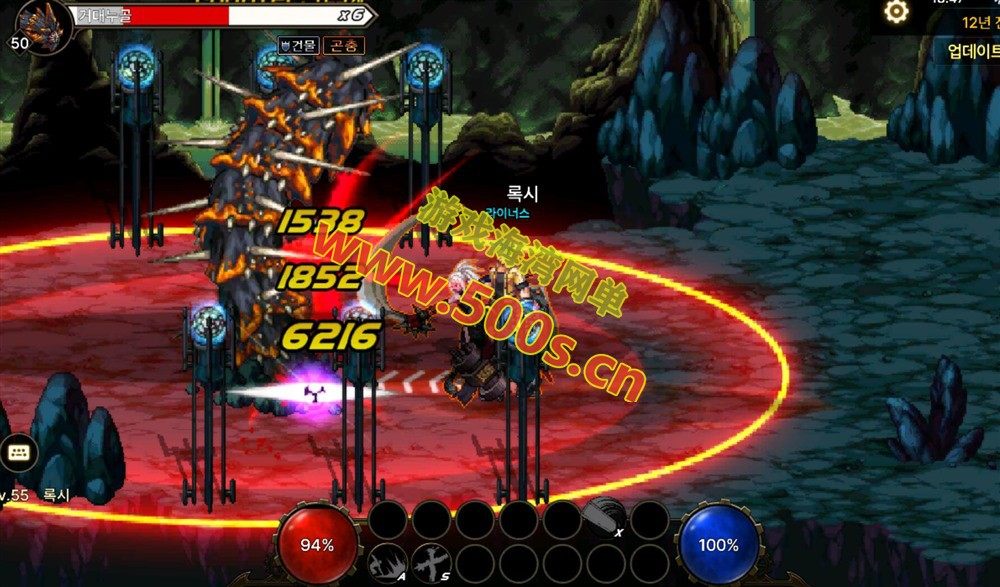This screenshot has height=587, width=1000.
Task: Use the cross slash skill marked S
Action: (431, 563)
